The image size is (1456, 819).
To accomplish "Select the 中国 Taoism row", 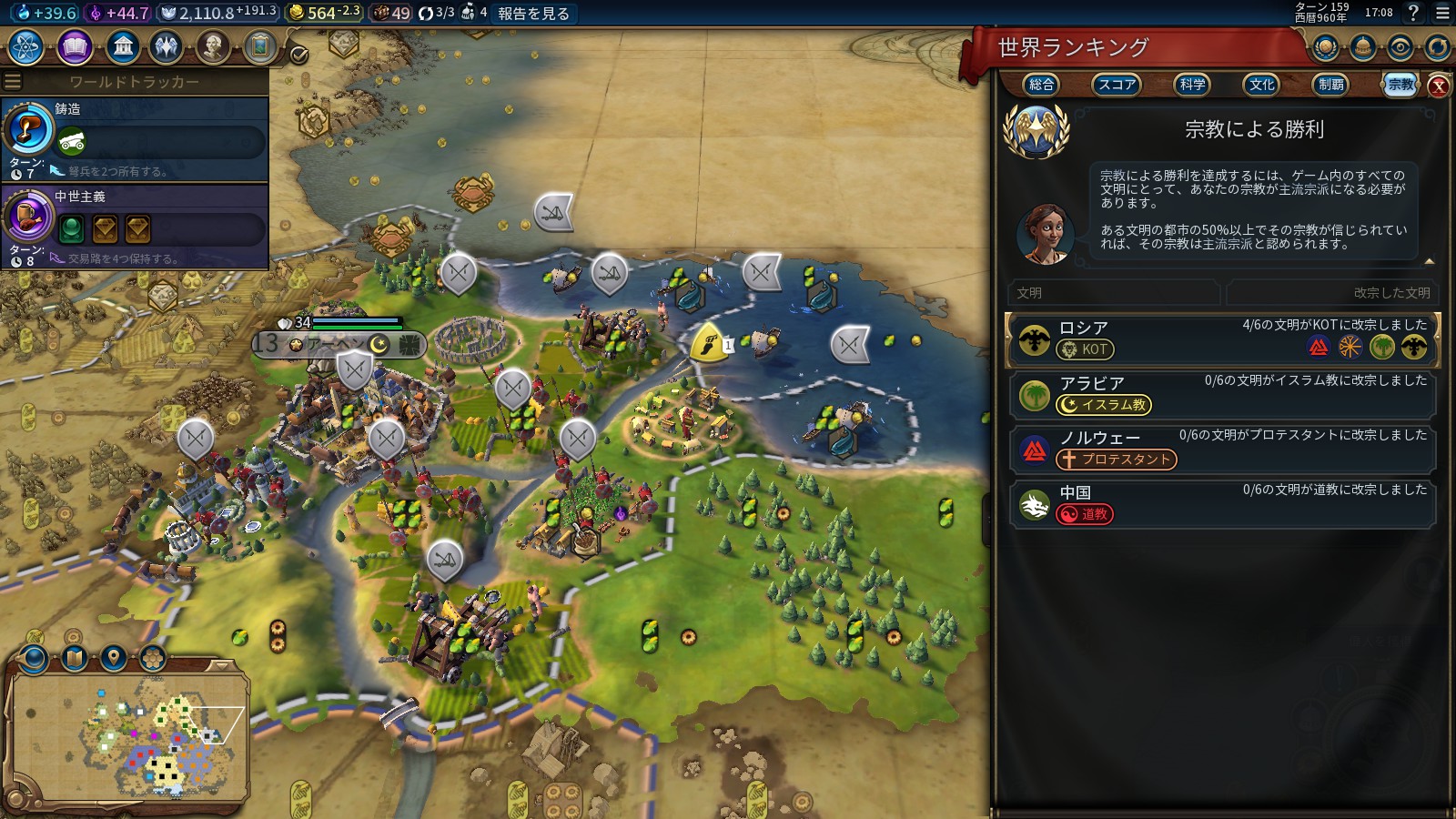I will pyautogui.click(x=1220, y=503).
